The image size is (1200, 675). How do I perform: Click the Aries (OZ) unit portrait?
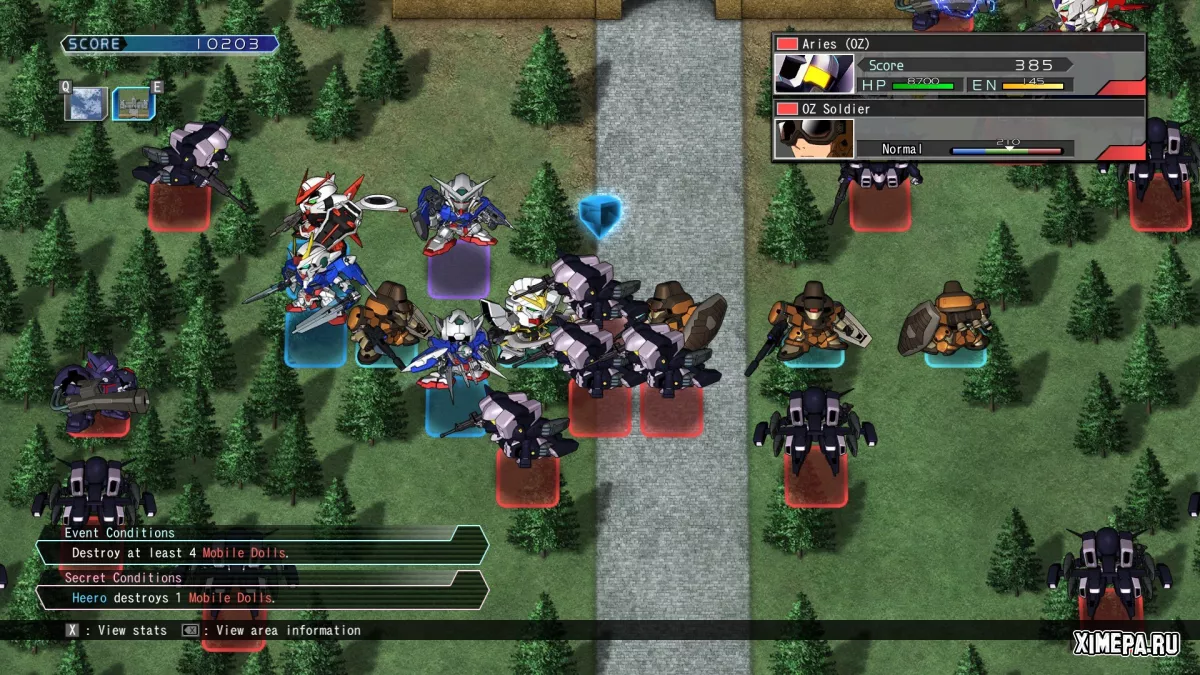[x=814, y=74]
